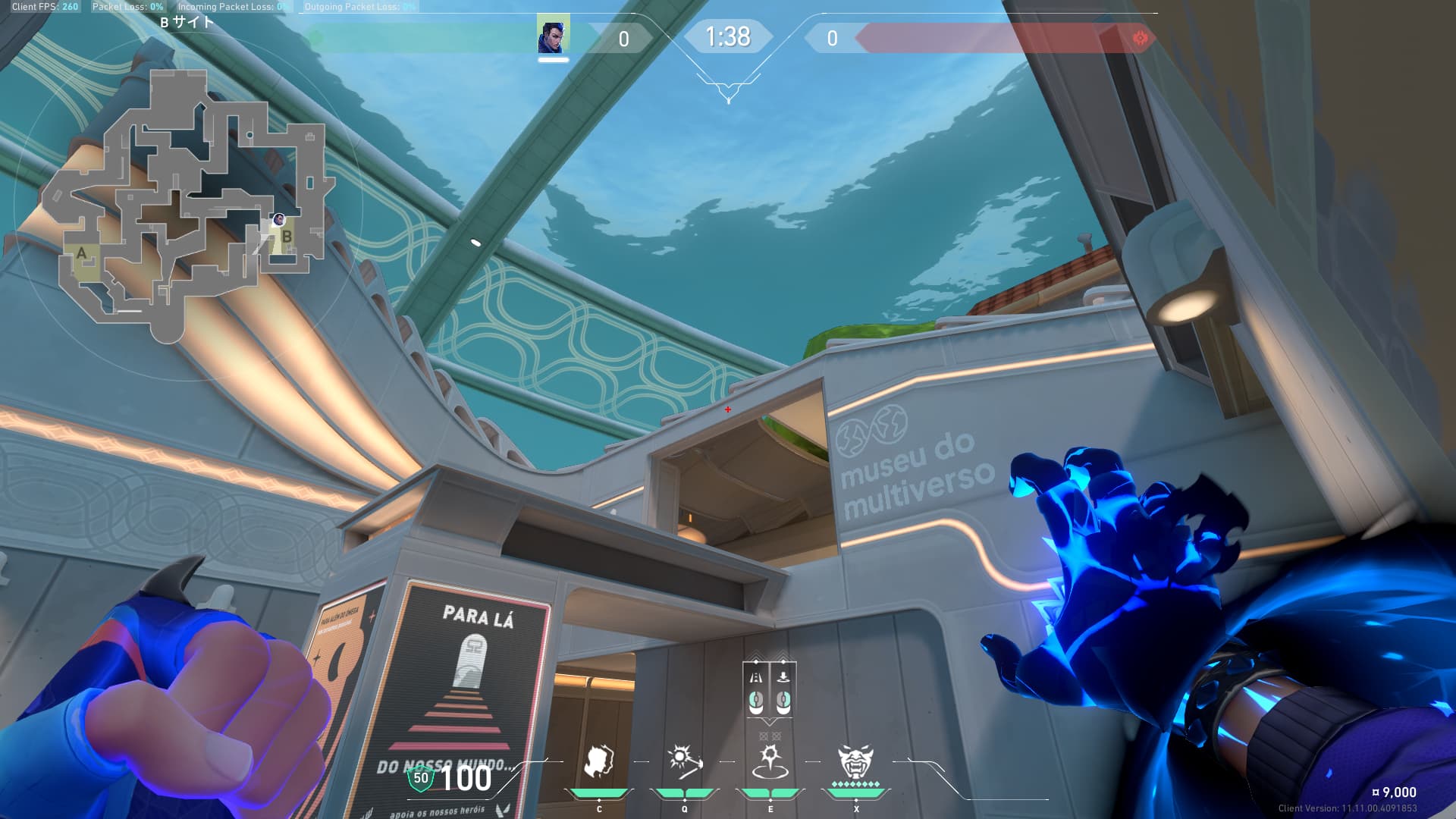The image size is (1456, 819).
Task: Select the A site marker on the minimap
Action: coord(82,254)
